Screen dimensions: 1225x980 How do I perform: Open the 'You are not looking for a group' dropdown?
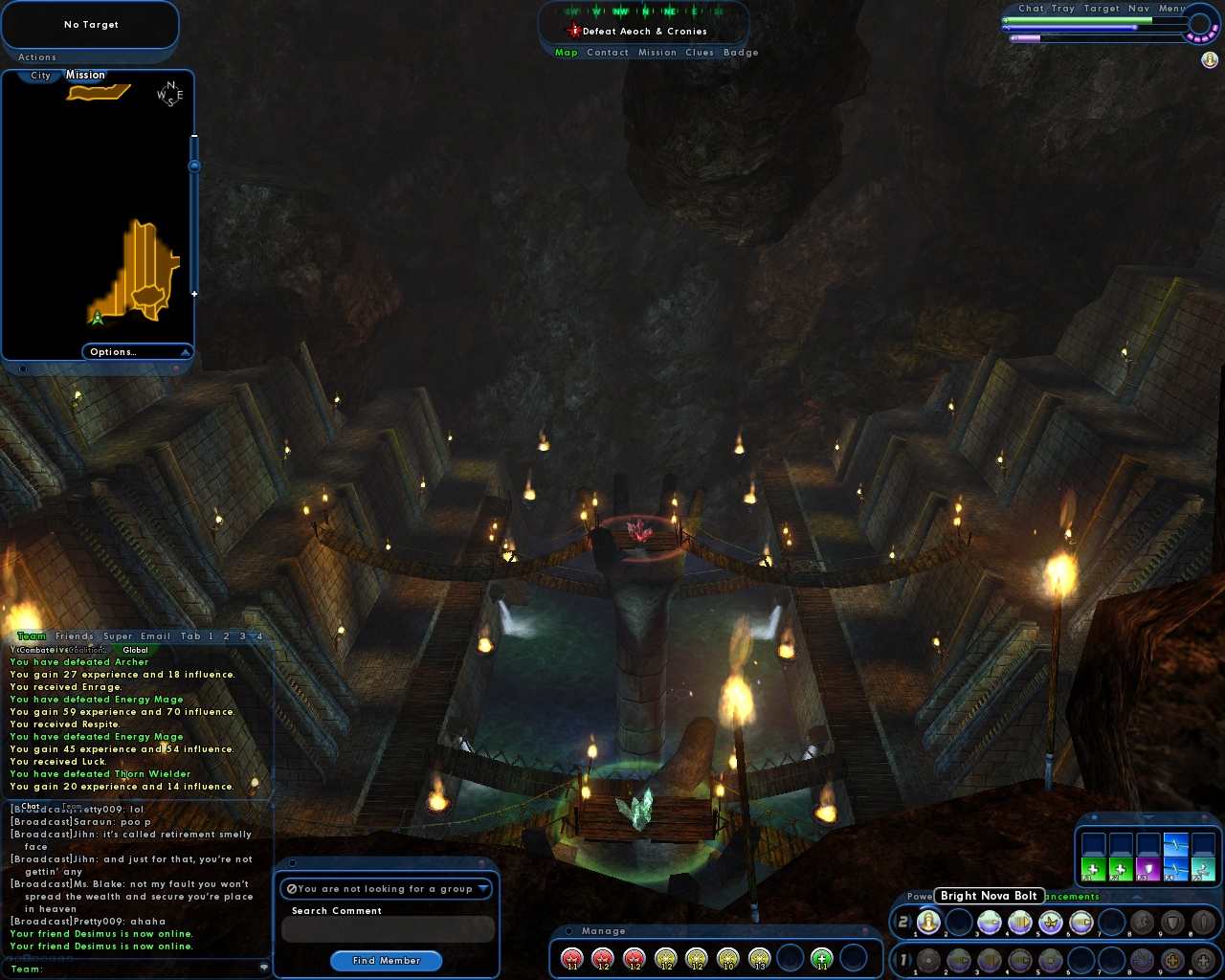[387, 888]
